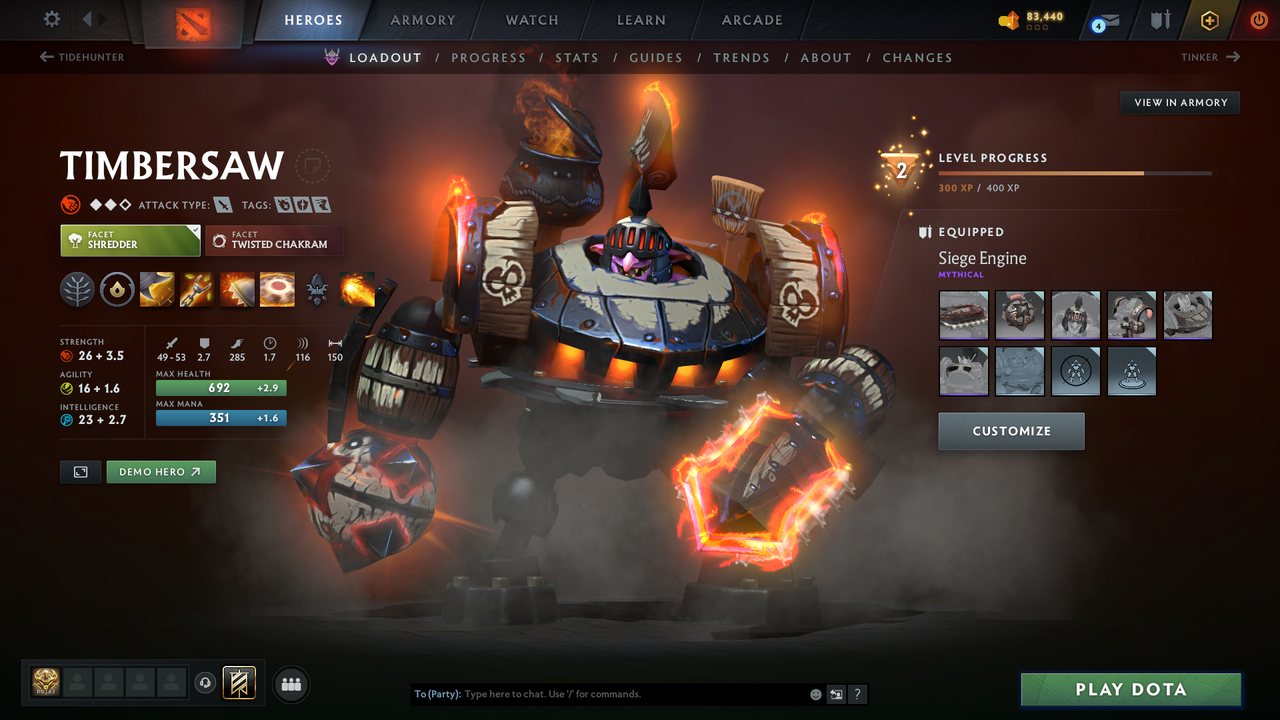1280x720 pixels.
Task: Select the Shredder facet
Action: coord(130,240)
